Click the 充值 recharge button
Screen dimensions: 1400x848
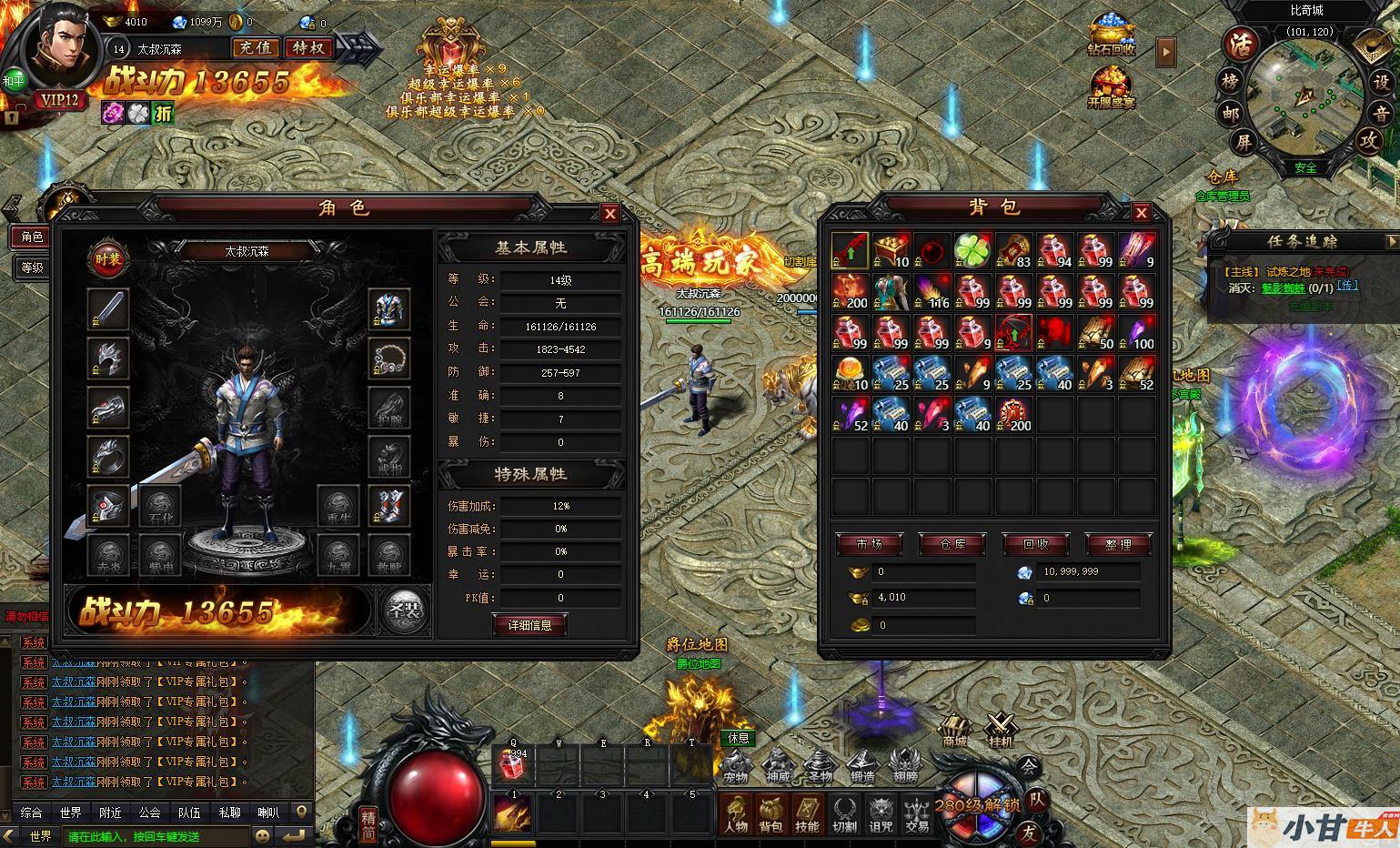click(x=256, y=47)
